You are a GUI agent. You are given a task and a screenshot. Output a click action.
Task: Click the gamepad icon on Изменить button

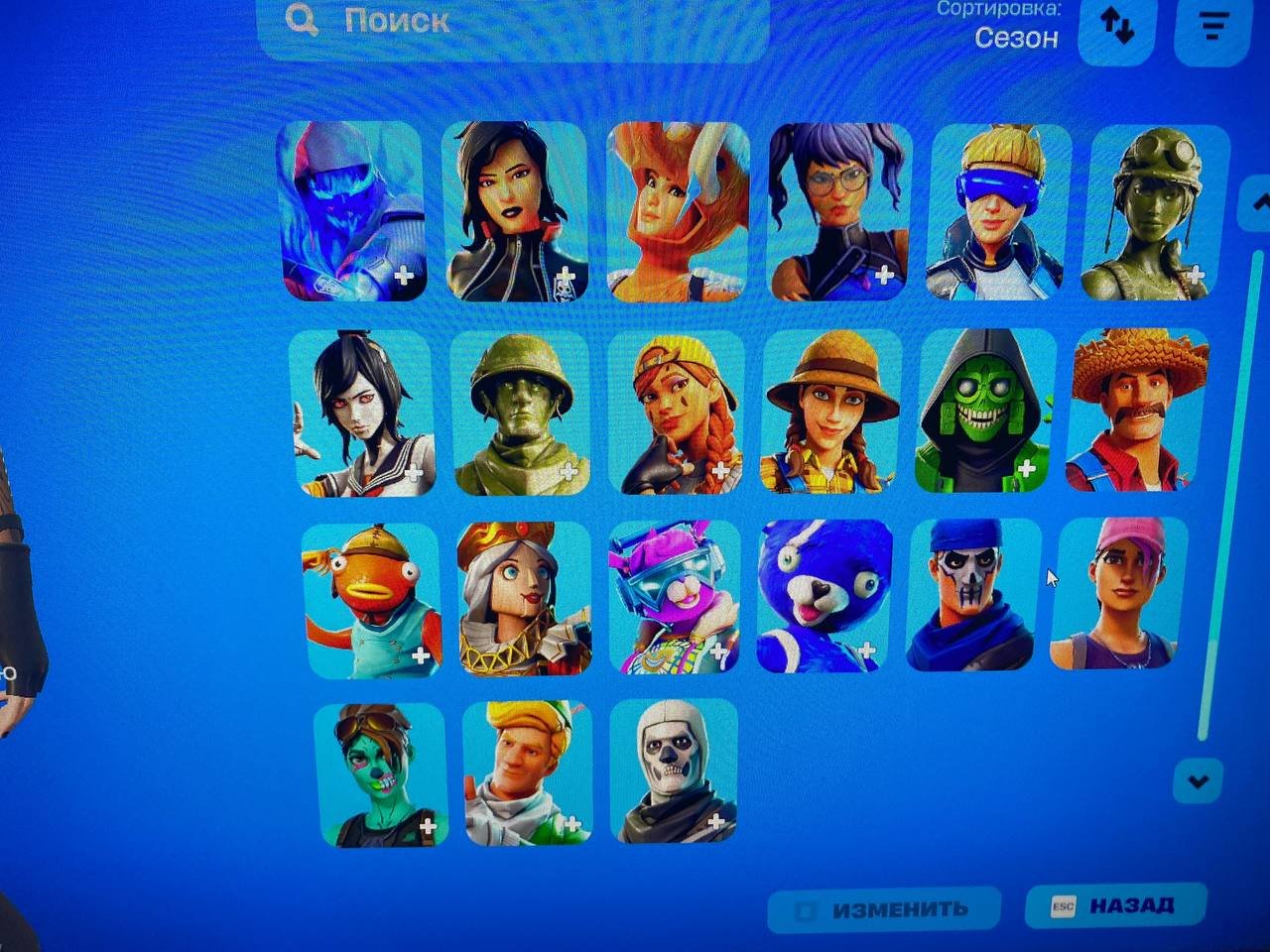807,907
